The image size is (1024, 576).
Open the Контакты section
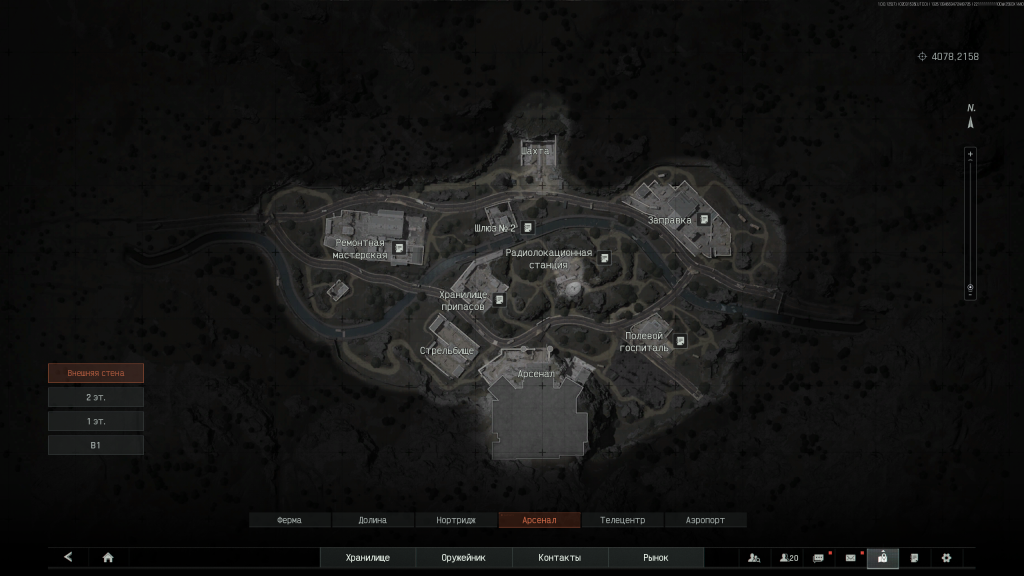(559, 558)
